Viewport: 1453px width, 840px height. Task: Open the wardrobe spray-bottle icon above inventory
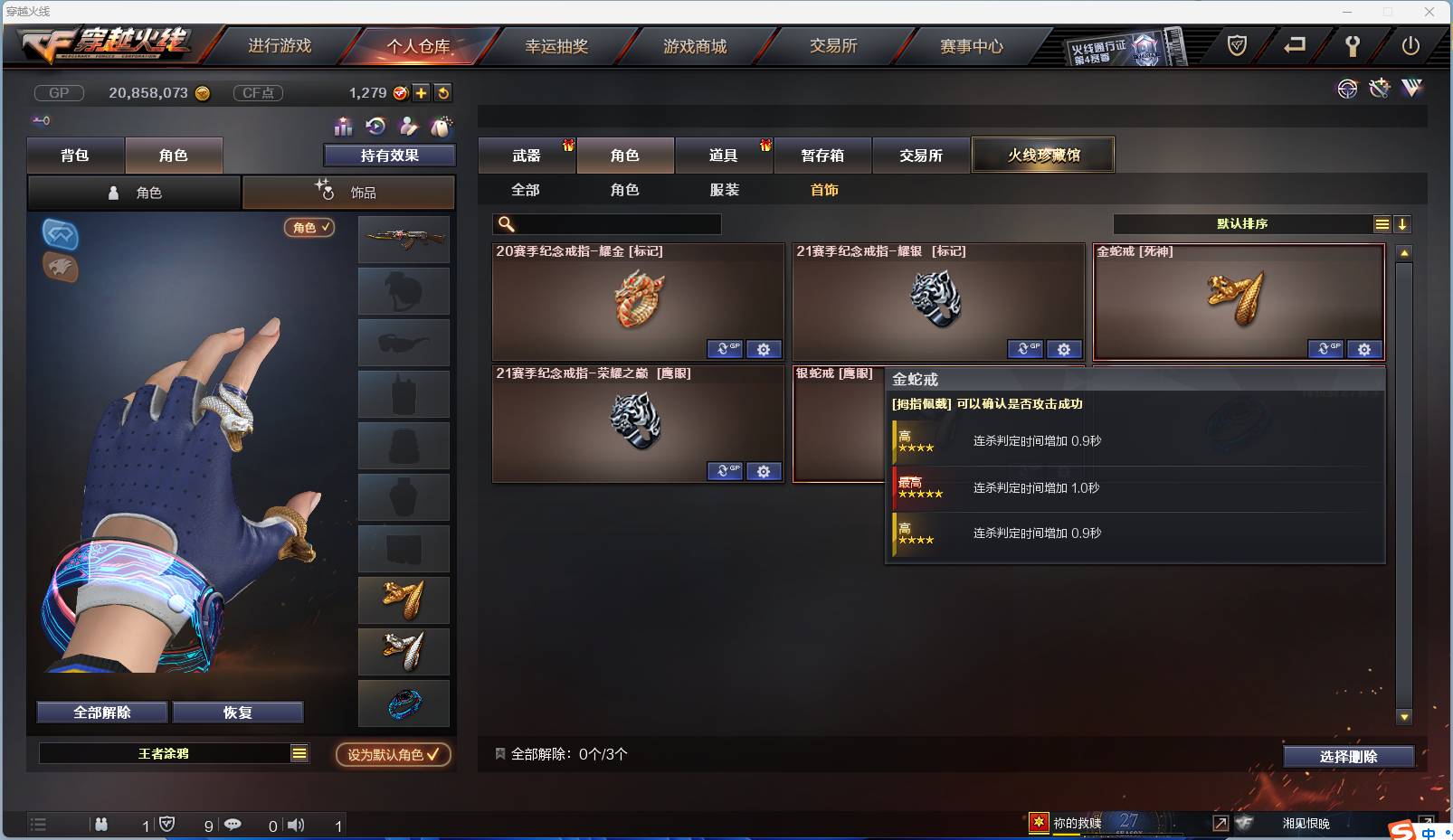441,127
